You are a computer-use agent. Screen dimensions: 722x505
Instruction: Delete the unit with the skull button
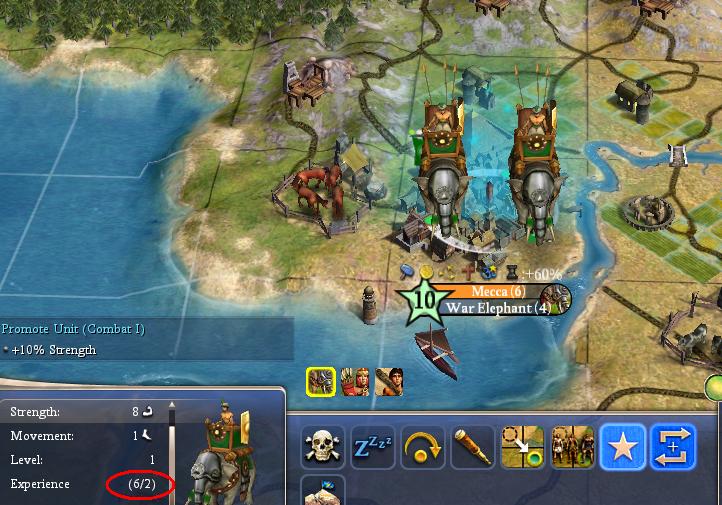(x=323, y=448)
